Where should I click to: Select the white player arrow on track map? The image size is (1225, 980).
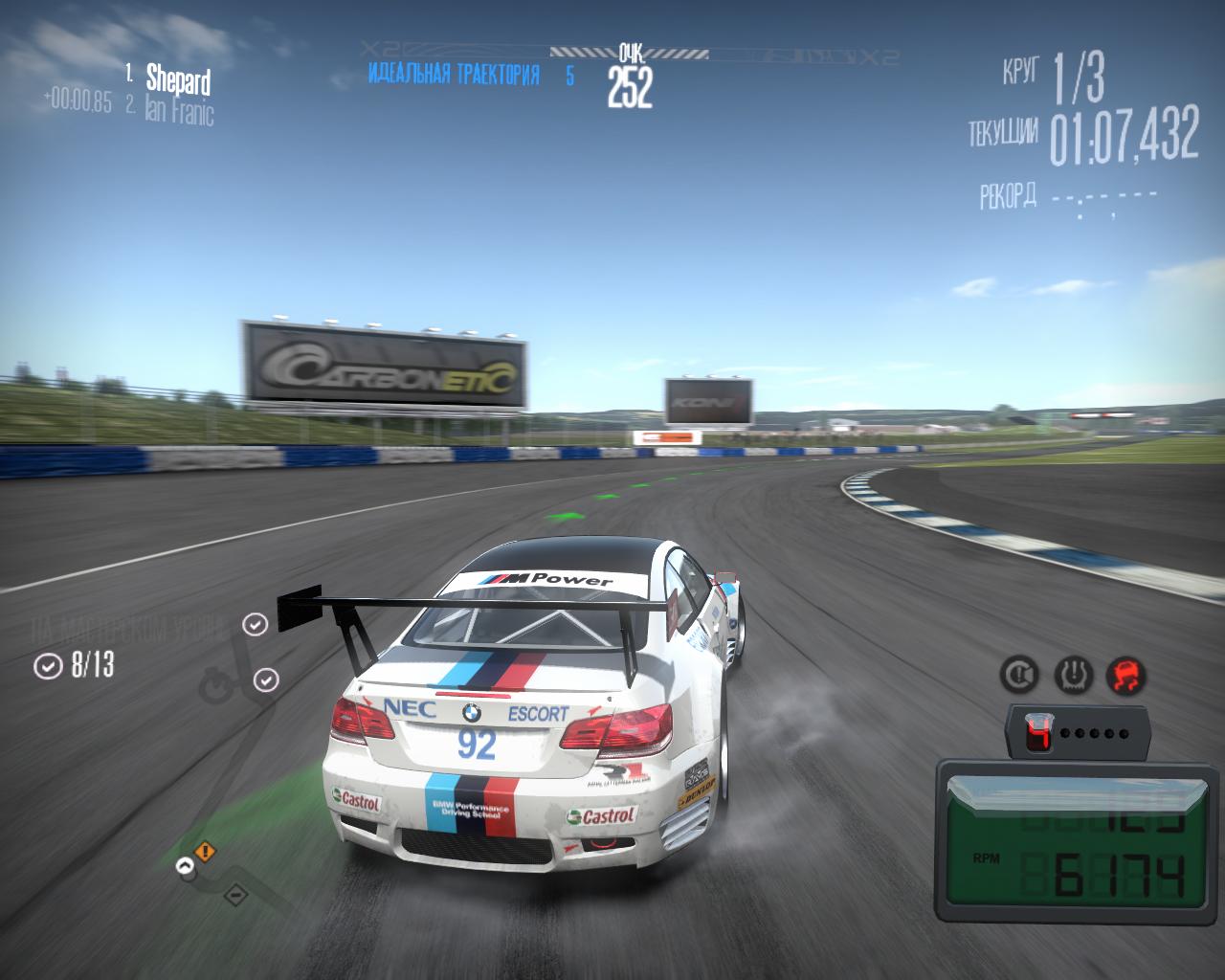(185, 866)
